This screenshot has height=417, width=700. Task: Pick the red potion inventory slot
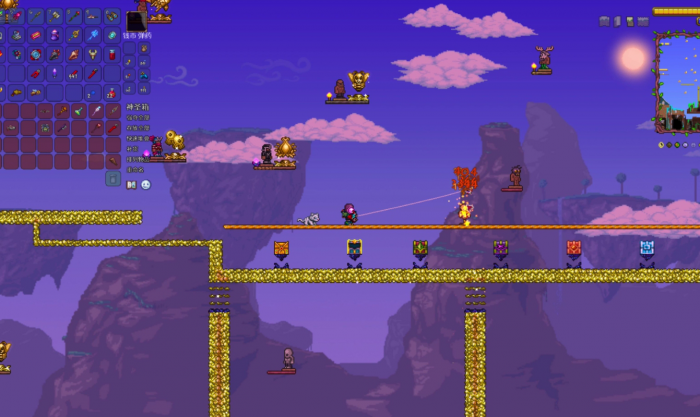(x=112, y=55)
